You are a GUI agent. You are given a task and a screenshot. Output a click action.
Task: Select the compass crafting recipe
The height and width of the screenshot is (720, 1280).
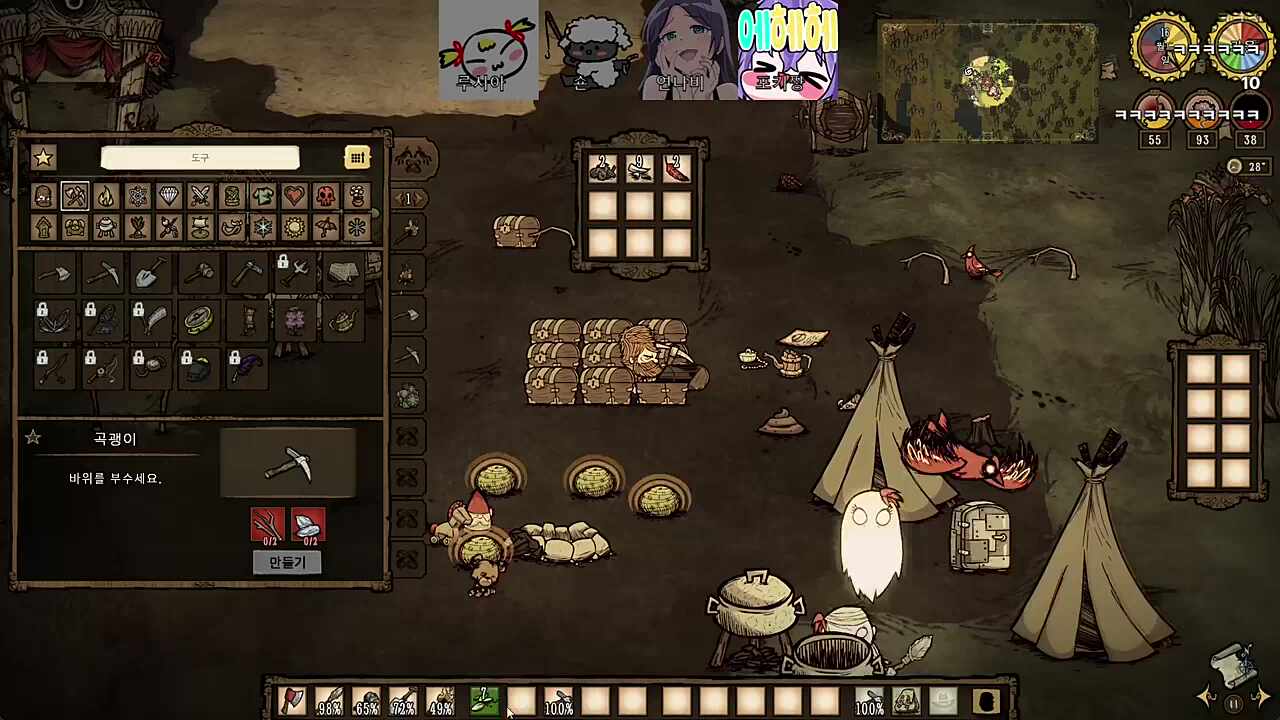point(199,320)
